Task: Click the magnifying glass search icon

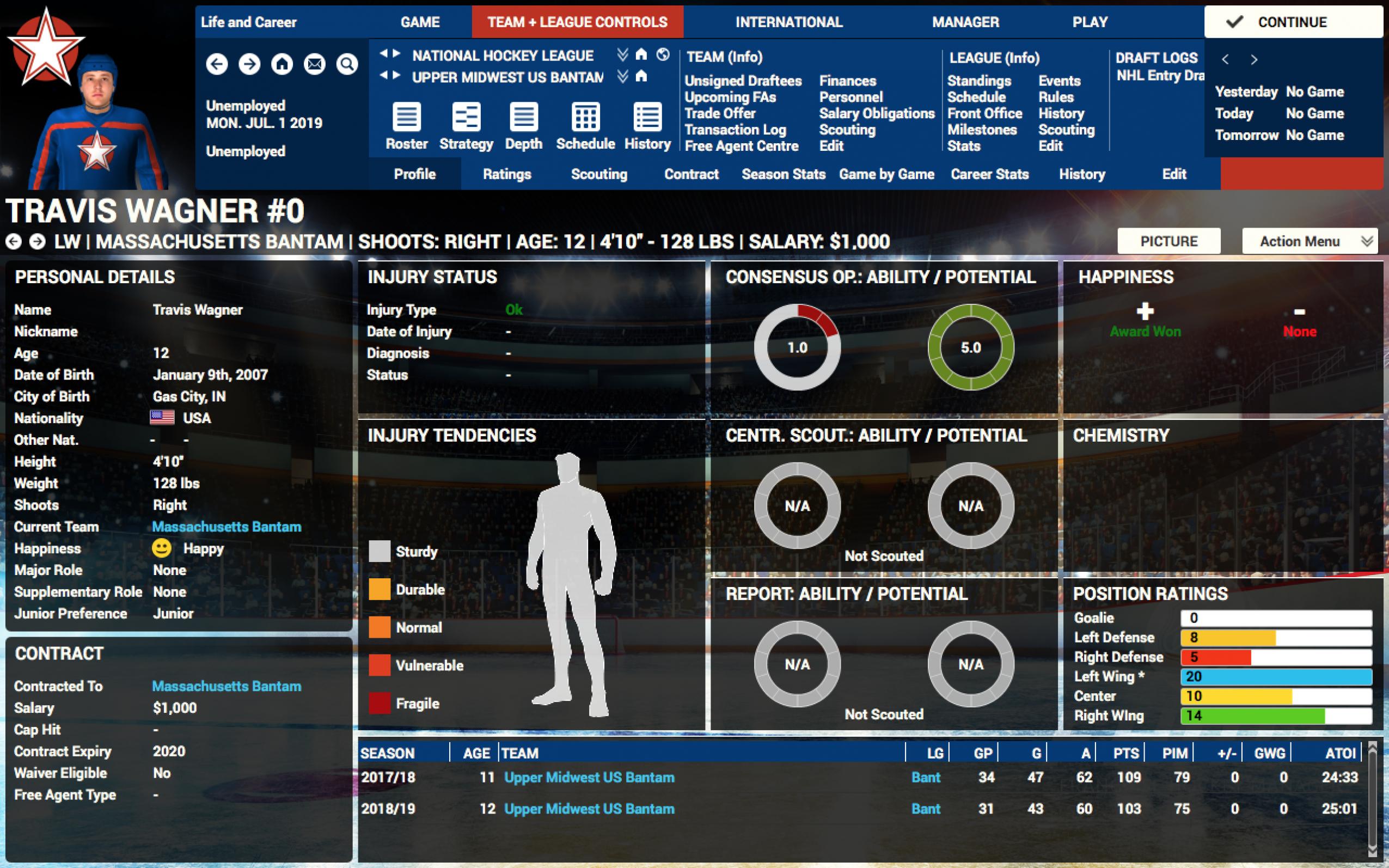Action: point(347,64)
